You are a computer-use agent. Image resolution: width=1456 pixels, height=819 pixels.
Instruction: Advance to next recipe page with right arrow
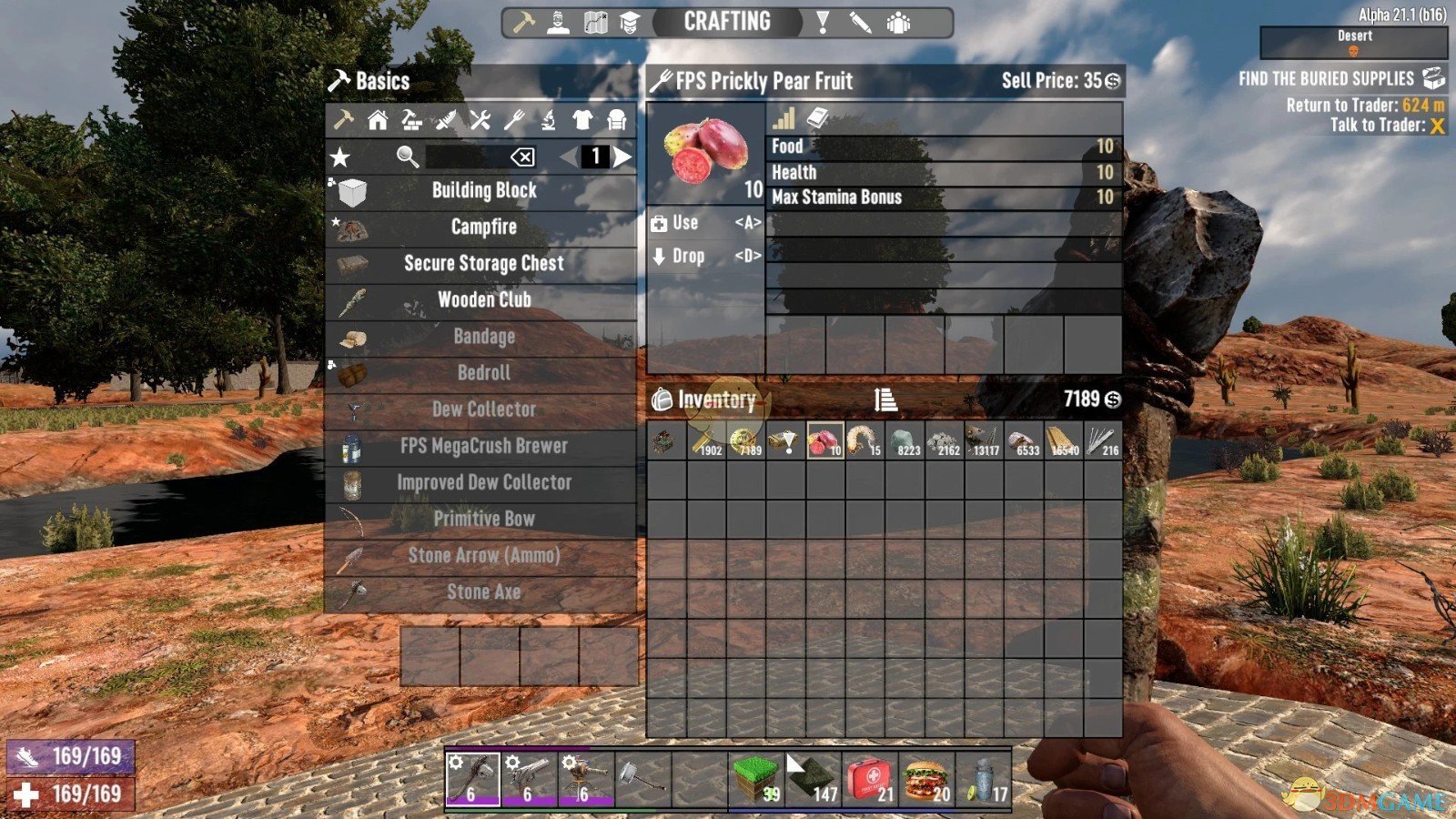[622, 156]
